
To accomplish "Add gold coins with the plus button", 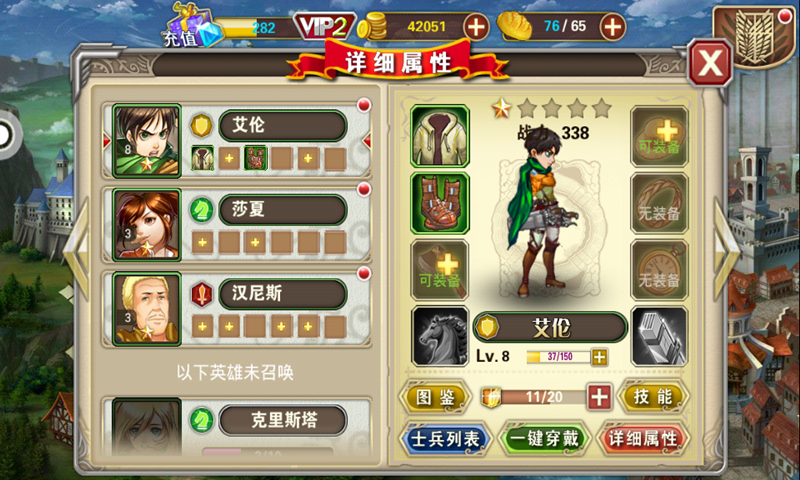I will point(477,26).
